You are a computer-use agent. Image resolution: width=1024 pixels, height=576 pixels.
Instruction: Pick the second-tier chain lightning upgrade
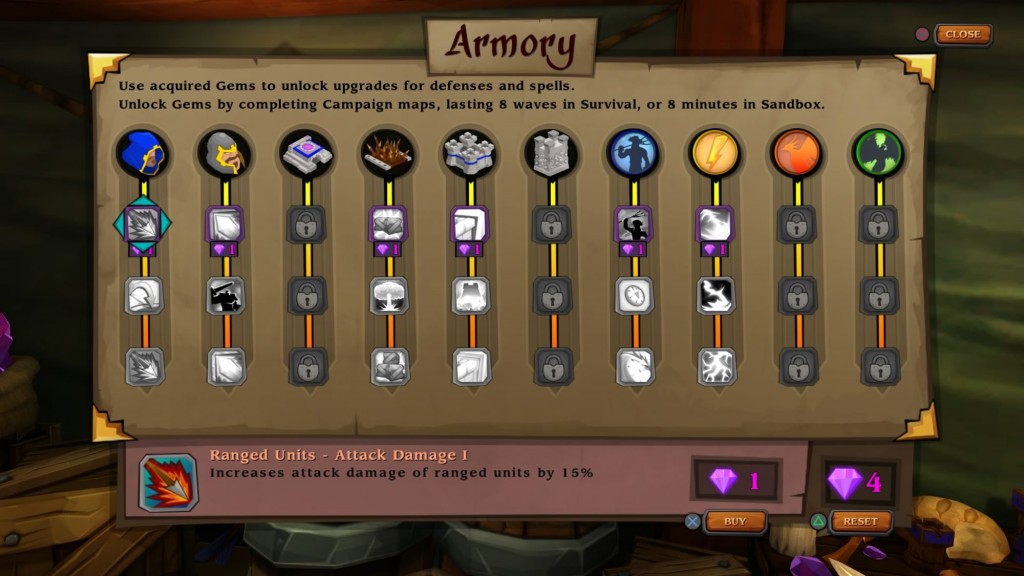716,296
